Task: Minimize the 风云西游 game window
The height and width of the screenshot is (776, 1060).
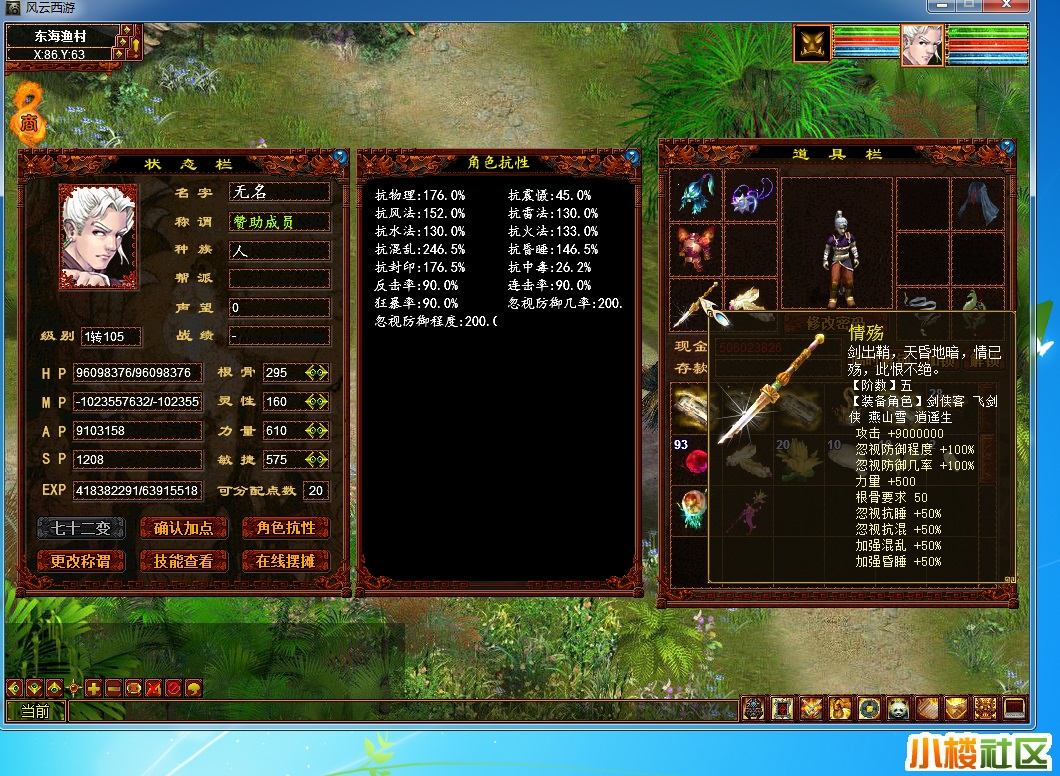Action: (940, 6)
